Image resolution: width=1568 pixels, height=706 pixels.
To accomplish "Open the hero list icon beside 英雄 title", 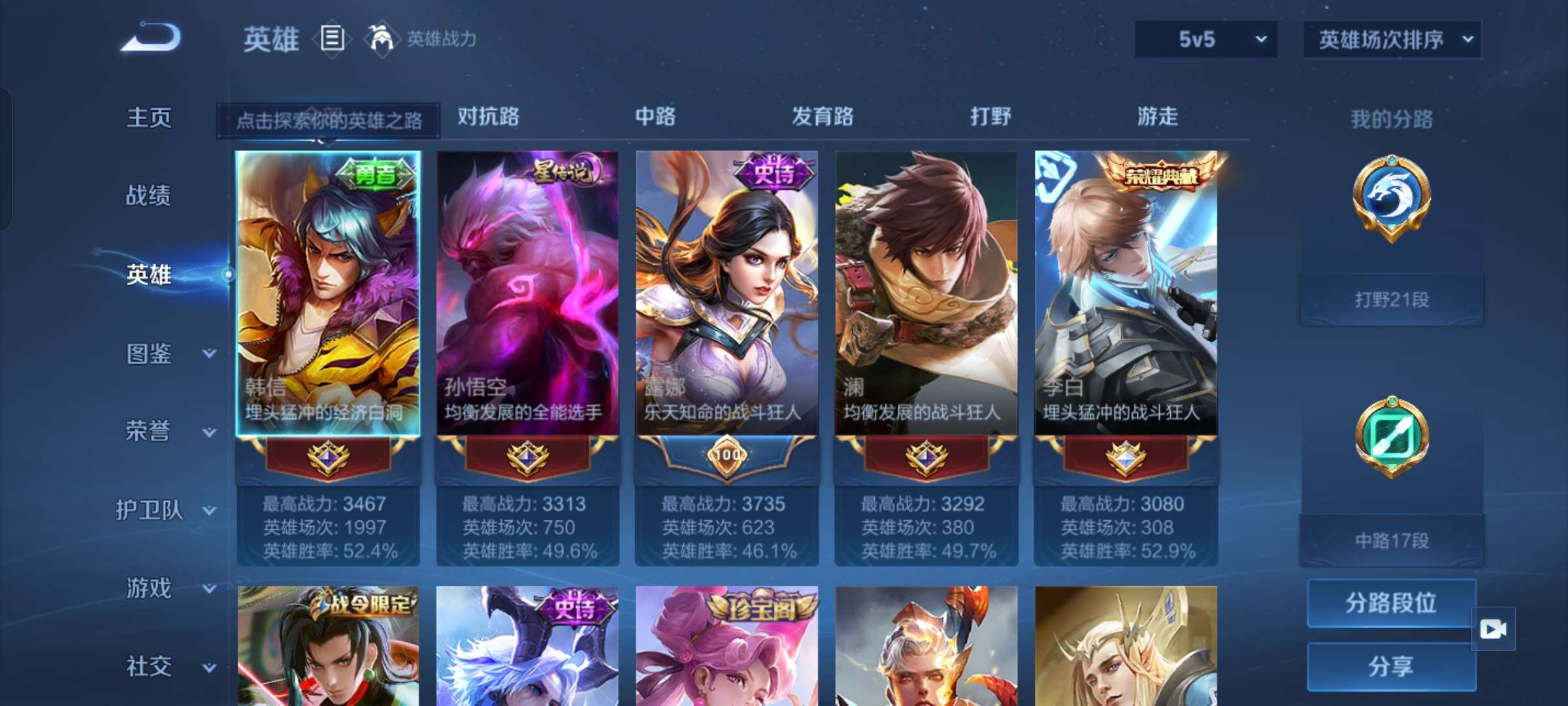I will (332, 39).
